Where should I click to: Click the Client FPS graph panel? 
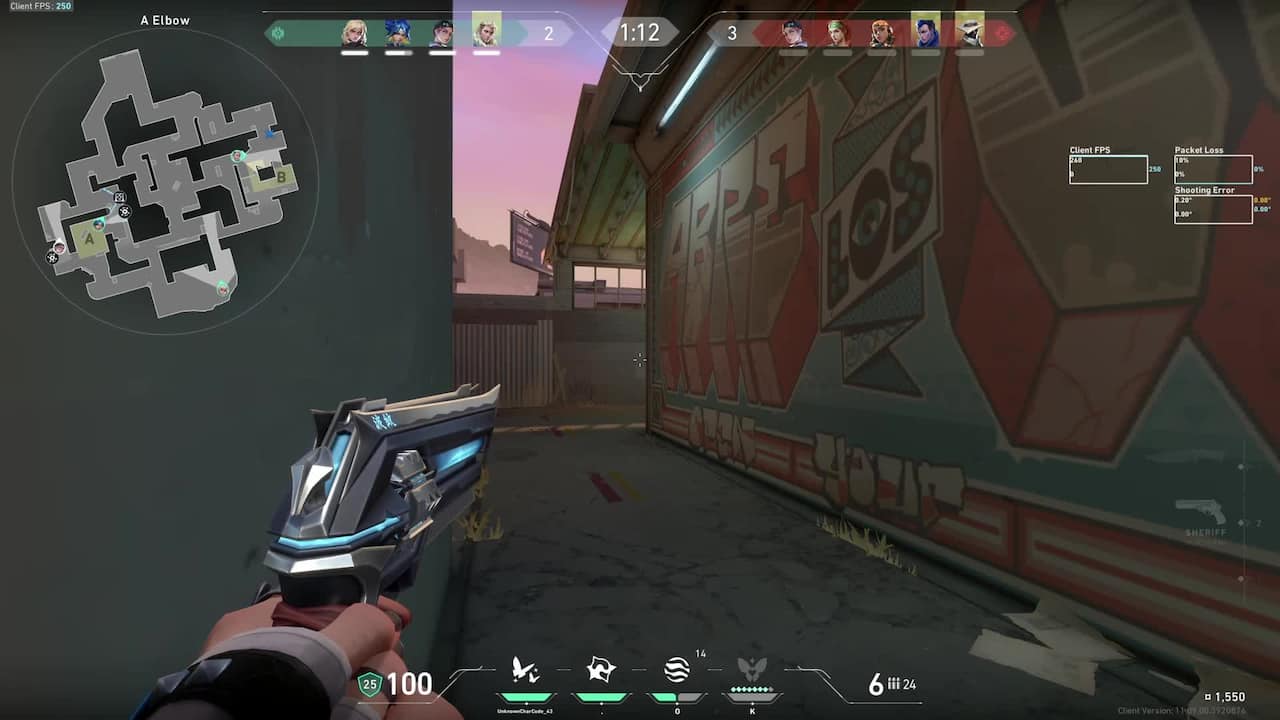1108,168
